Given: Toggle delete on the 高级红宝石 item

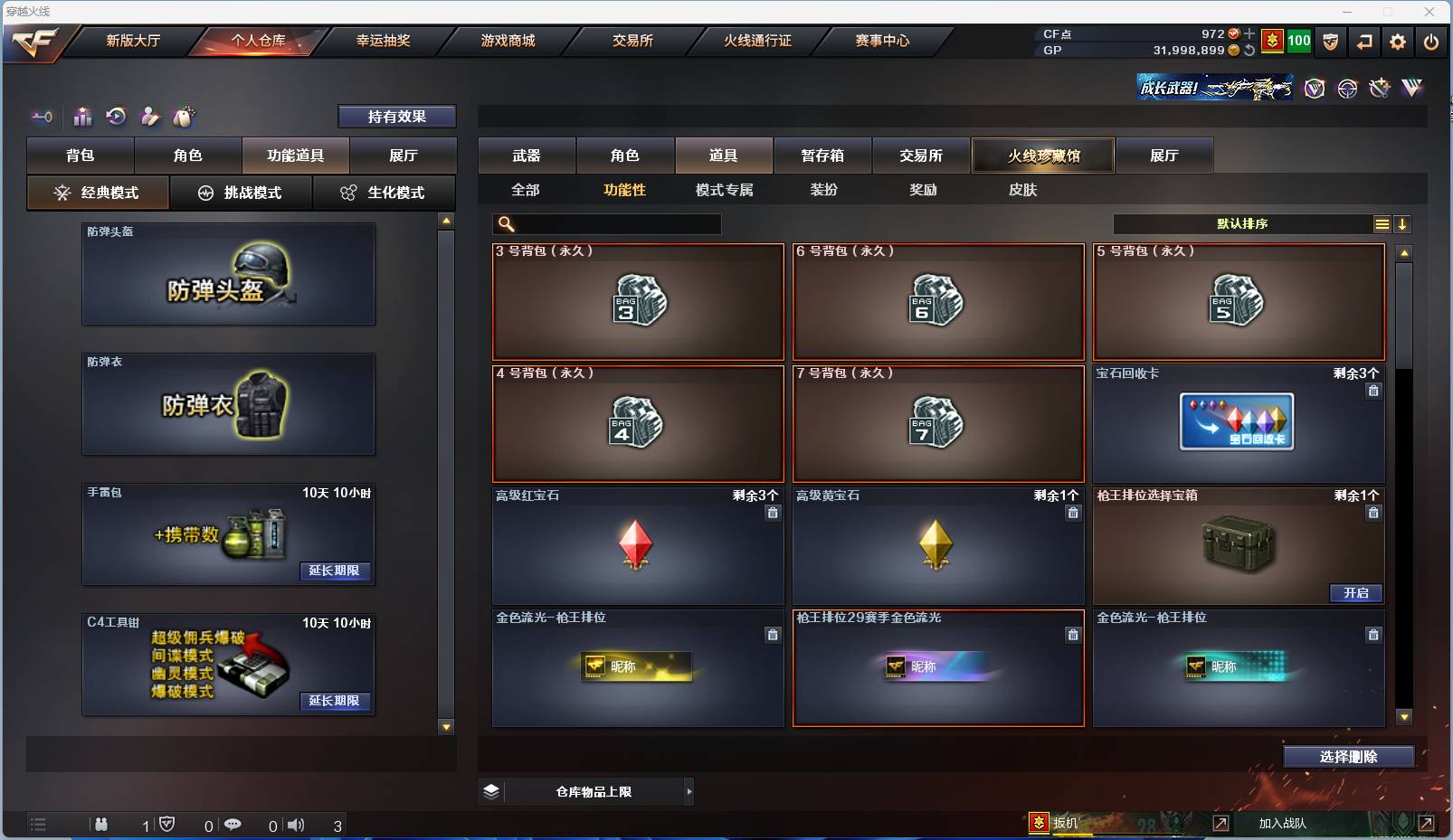Looking at the screenshot, I should click(x=774, y=513).
